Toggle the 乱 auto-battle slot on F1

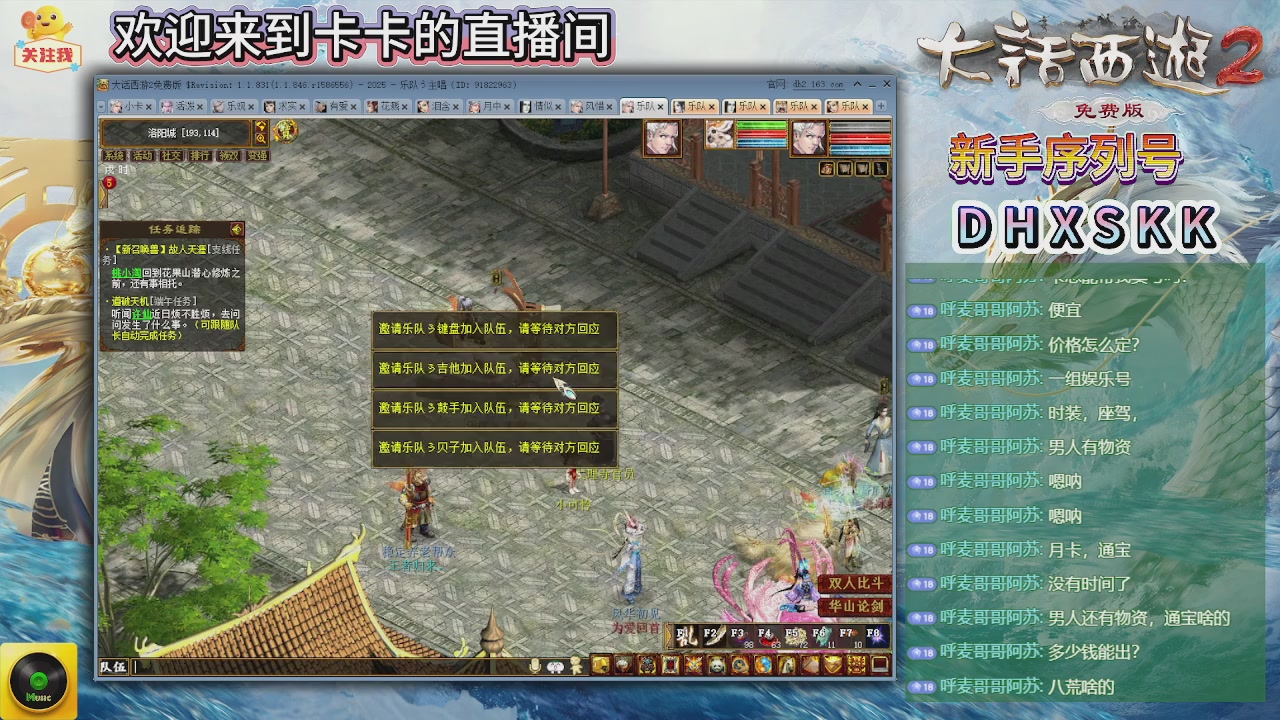tap(687, 634)
